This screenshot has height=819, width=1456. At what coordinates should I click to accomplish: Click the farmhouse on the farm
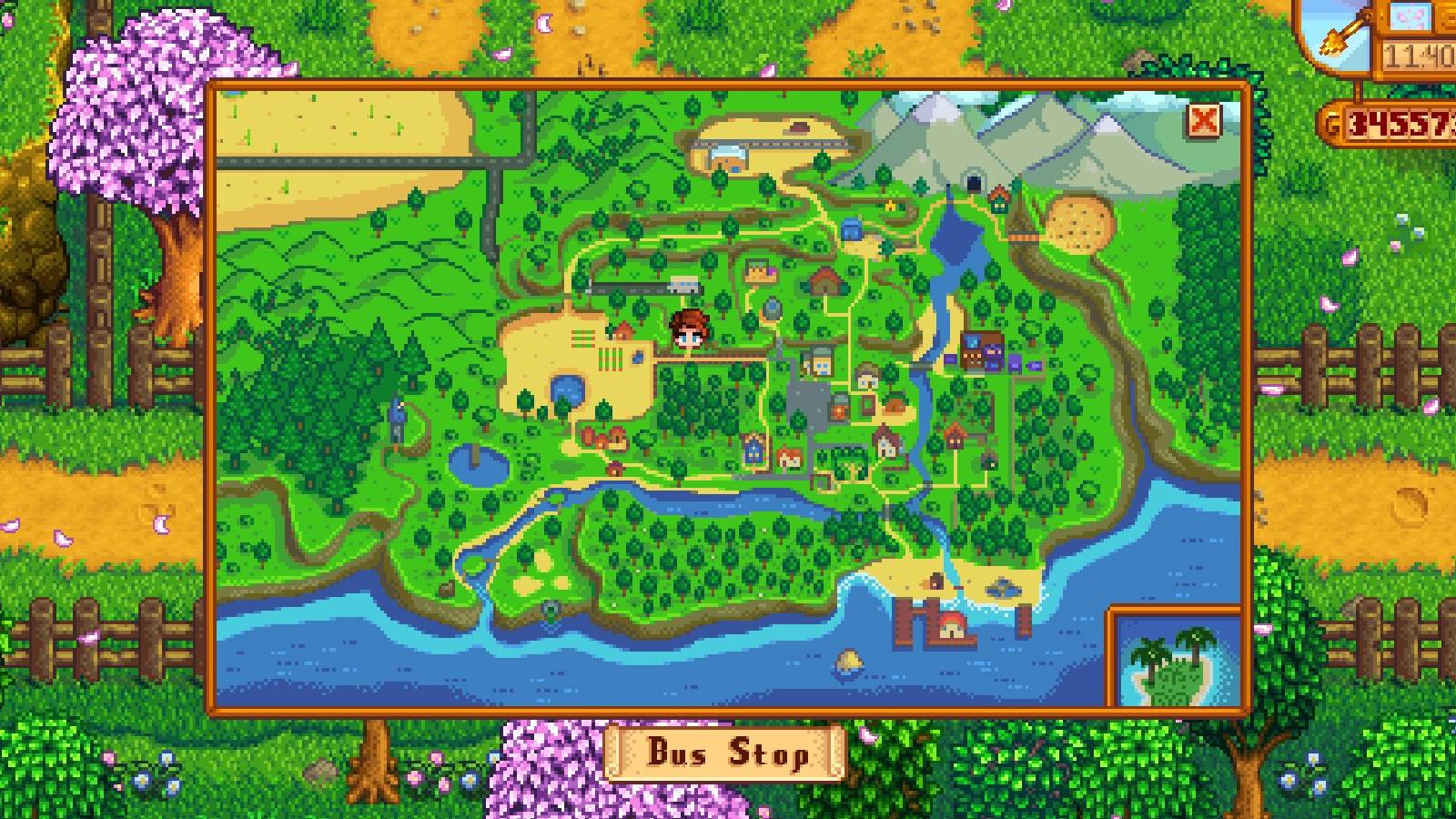624,329
